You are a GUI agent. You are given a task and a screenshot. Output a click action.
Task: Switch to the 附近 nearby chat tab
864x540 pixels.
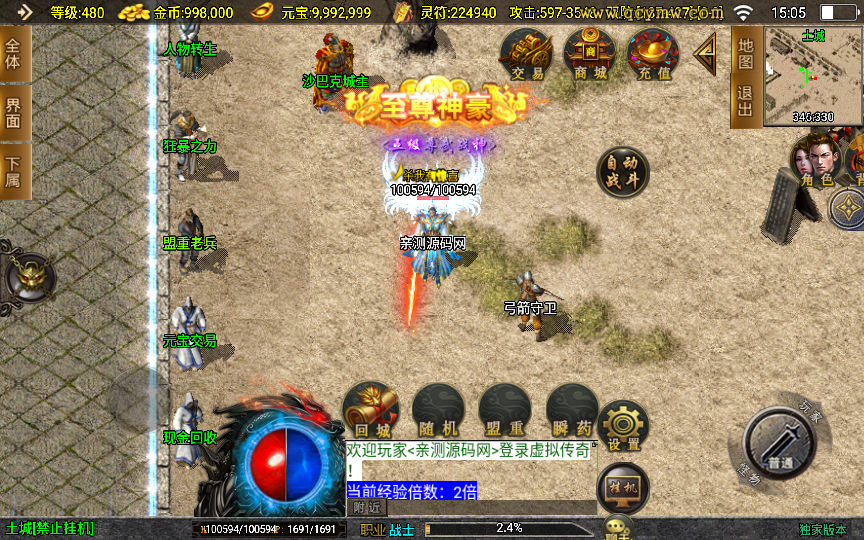tap(366, 508)
